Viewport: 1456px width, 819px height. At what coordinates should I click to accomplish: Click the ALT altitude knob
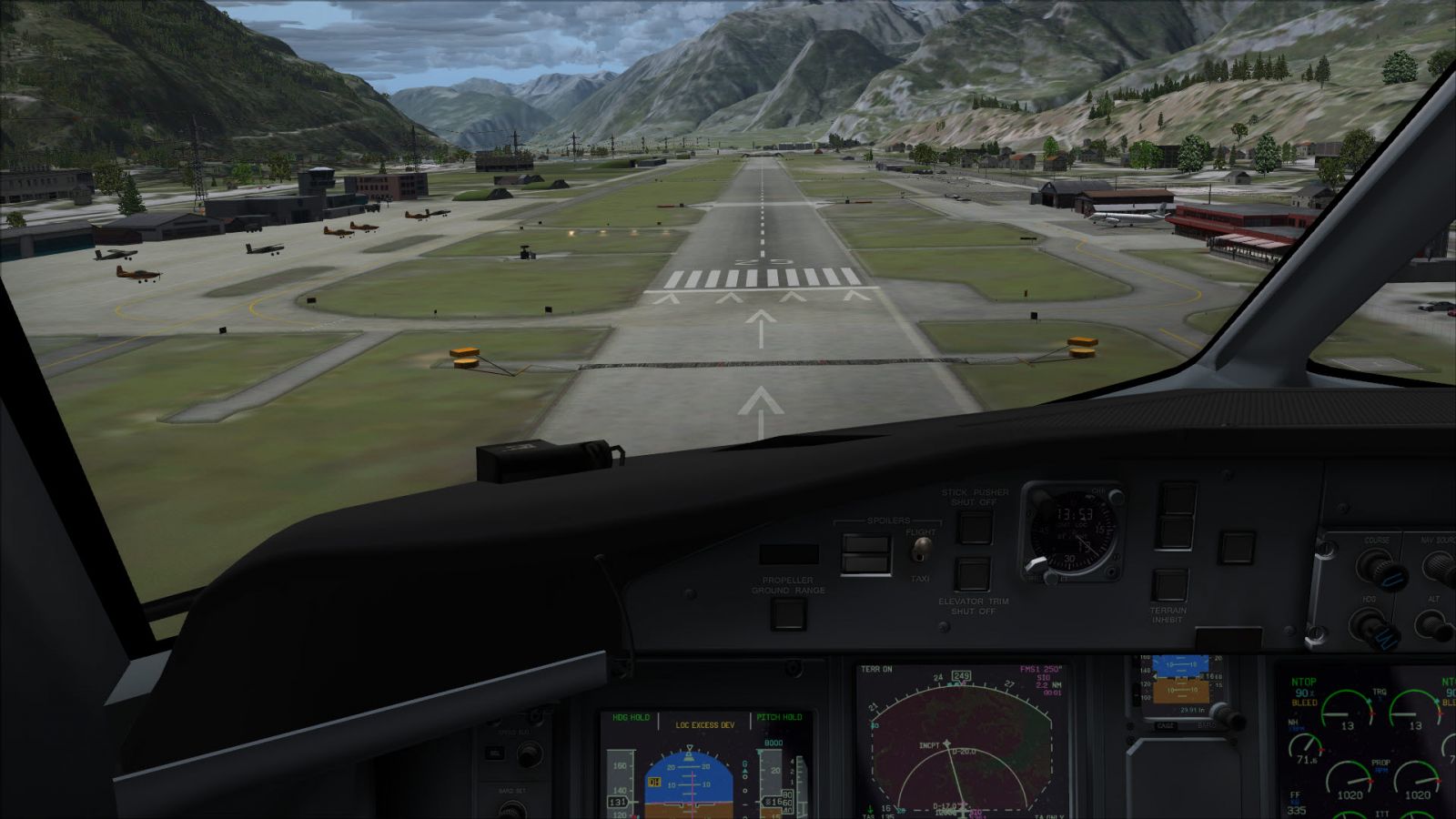point(1433,625)
